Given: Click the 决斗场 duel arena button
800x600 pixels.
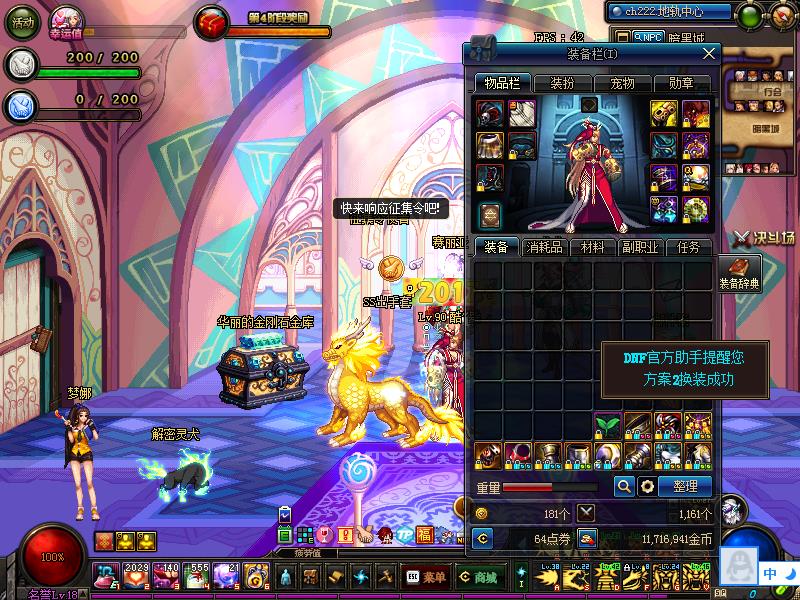Looking at the screenshot, I should (764, 237).
